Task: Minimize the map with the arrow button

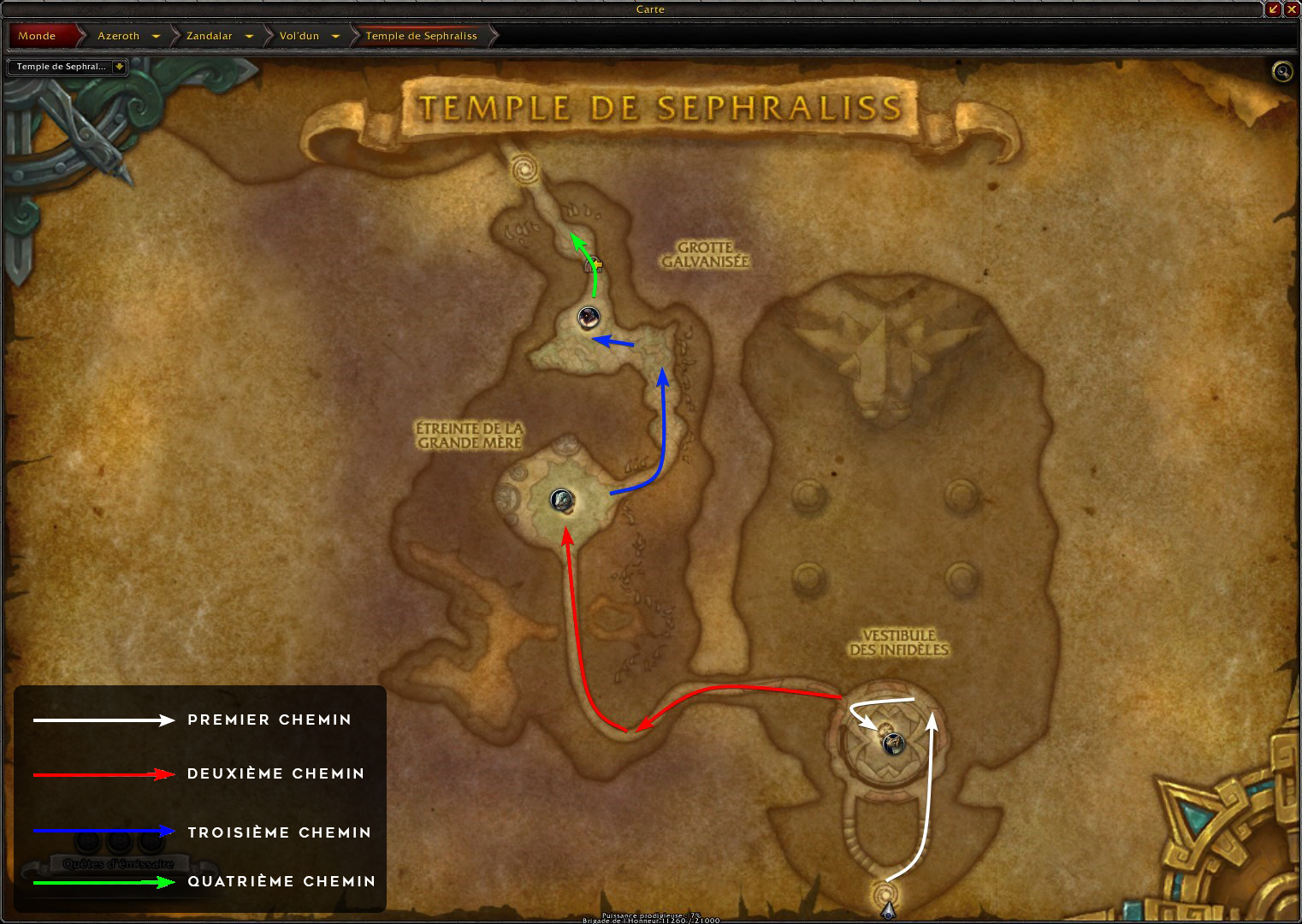Action: 1274,9
